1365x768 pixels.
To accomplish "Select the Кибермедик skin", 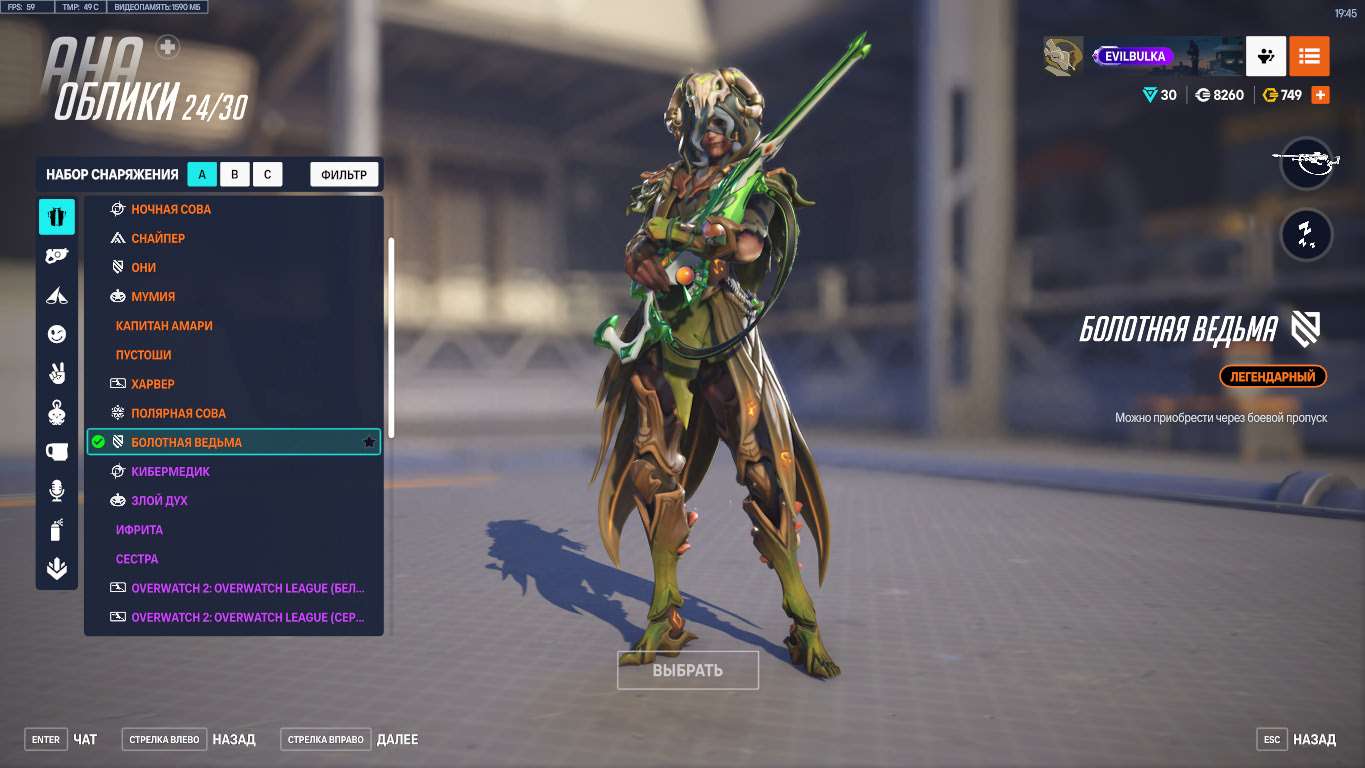I will [x=171, y=470].
